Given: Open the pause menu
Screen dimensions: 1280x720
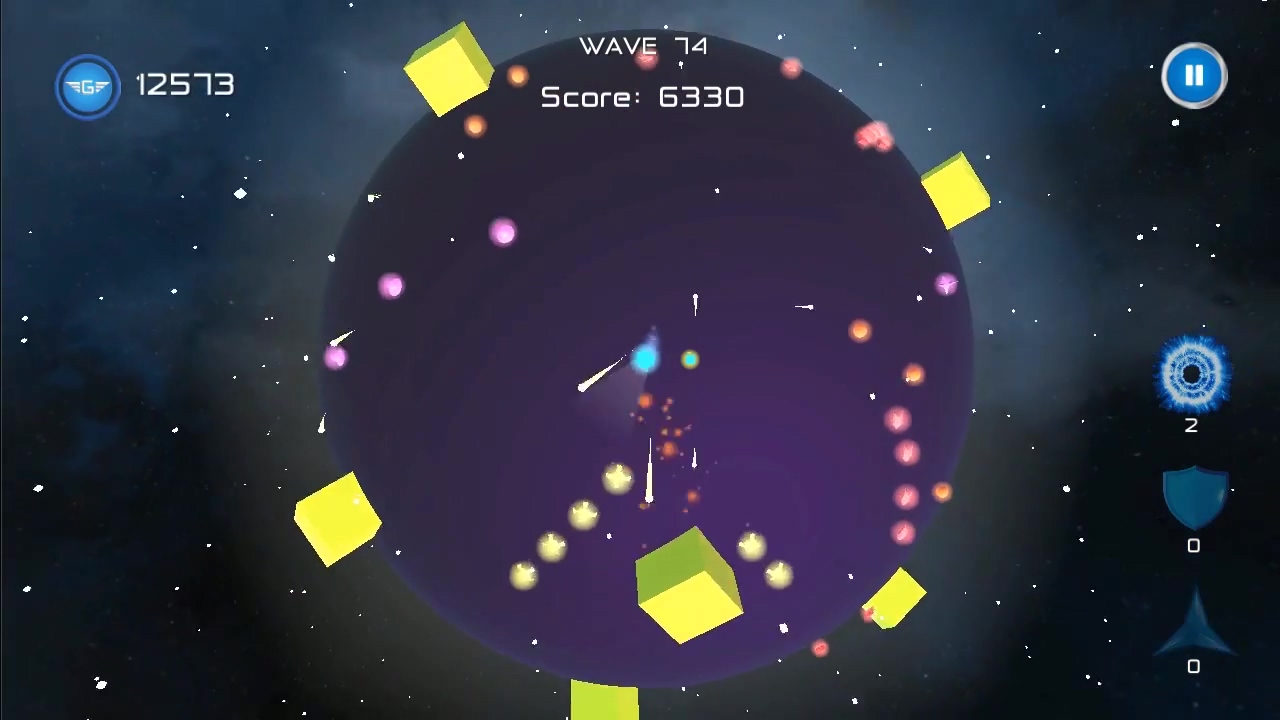Looking at the screenshot, I should pyautogui.click(x=1194, y=76).
